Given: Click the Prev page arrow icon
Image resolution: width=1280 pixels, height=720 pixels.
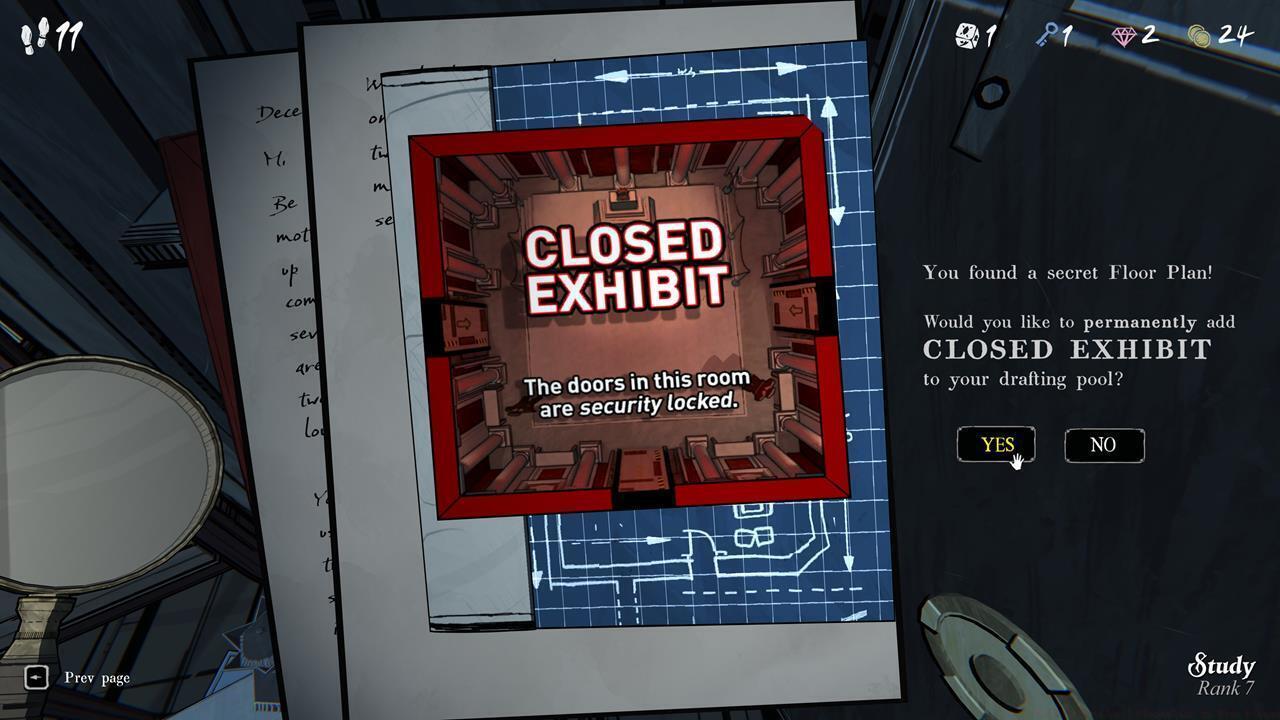Looking at the screenshot, I should click(36, 678).
